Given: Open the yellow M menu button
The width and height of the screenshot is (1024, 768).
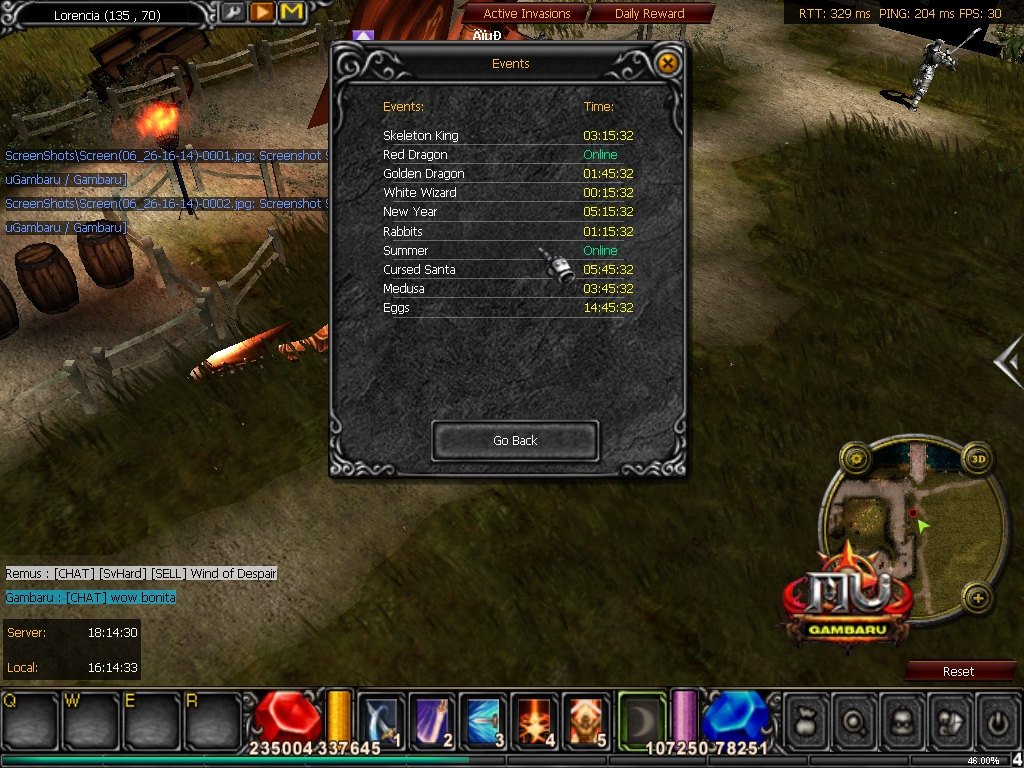Looking at the screenshot, I should (x=292, y=12).
